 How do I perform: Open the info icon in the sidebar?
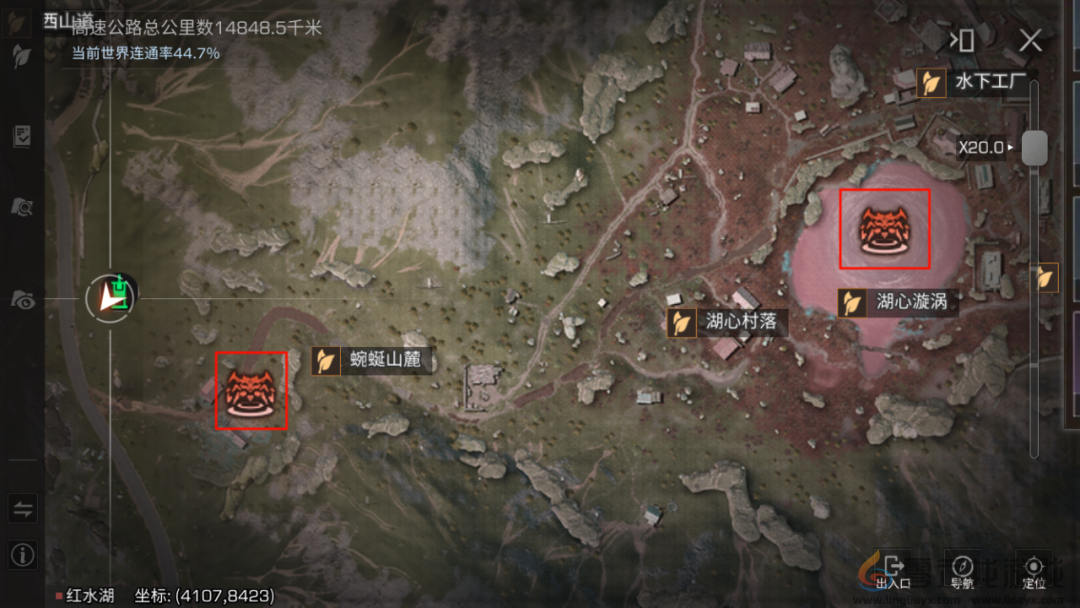(x=22, y=554)
